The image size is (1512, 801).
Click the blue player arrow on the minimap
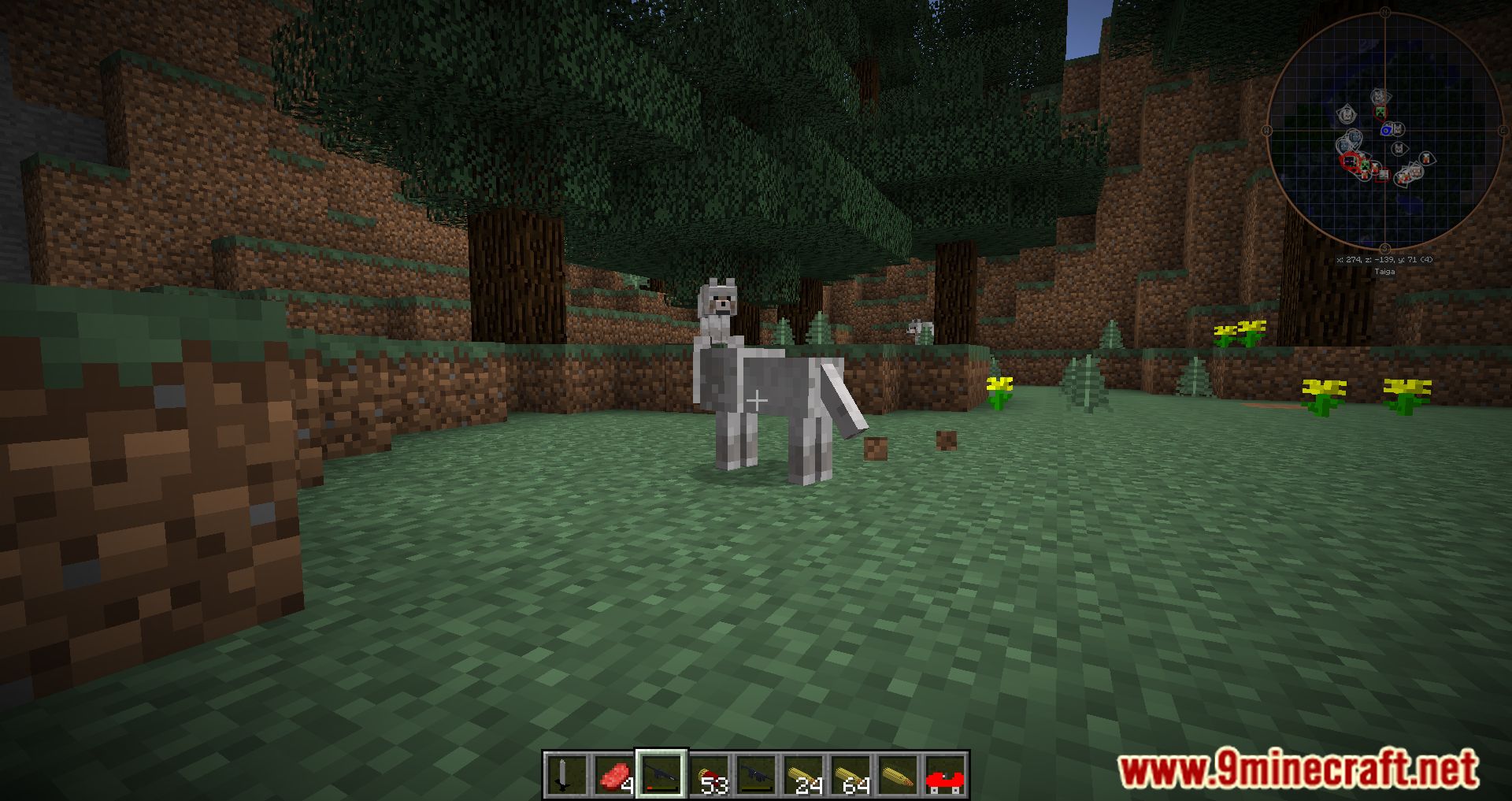point(1387,129)
